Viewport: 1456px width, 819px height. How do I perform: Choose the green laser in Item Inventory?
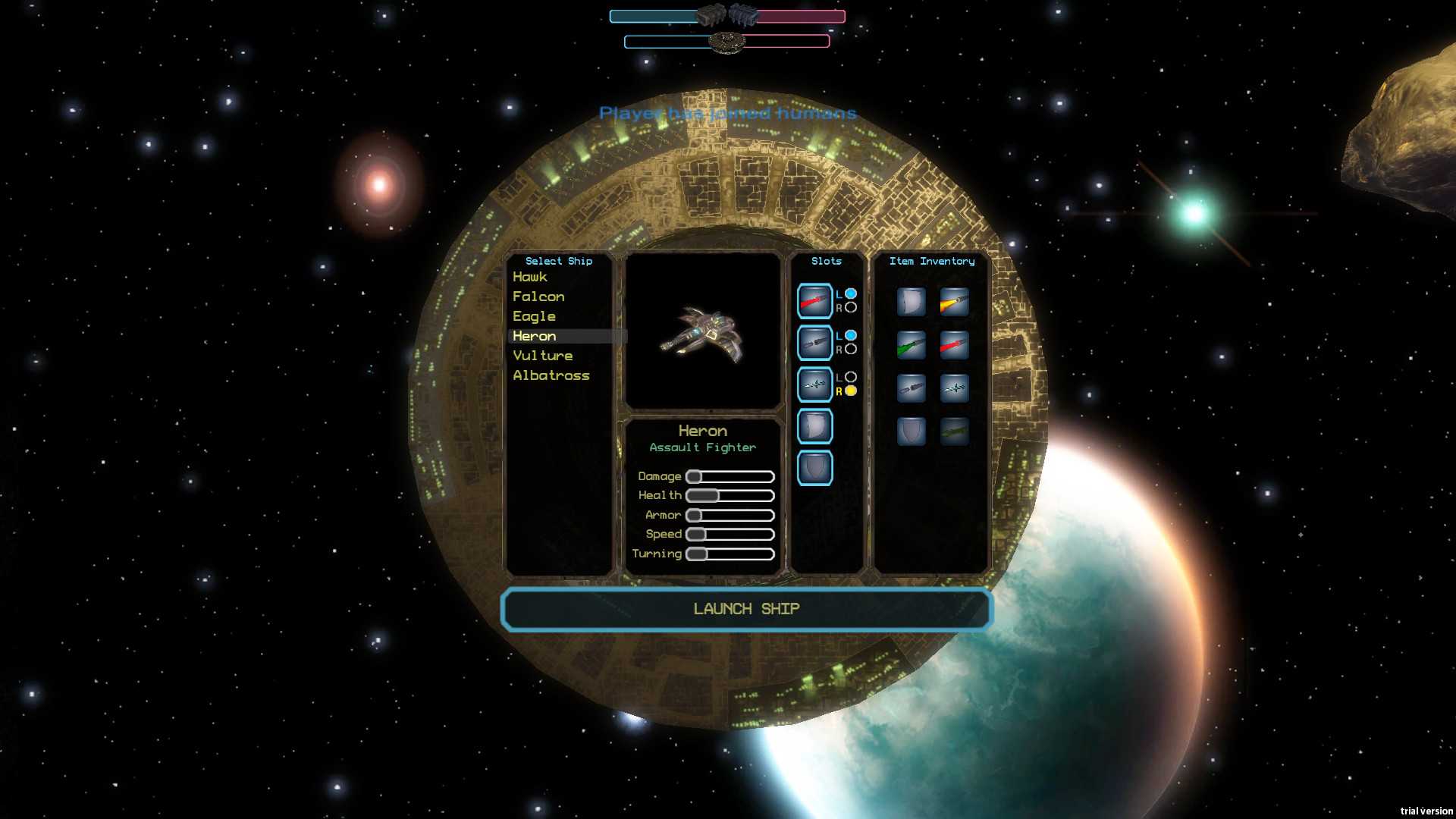[x=911, y=345]
